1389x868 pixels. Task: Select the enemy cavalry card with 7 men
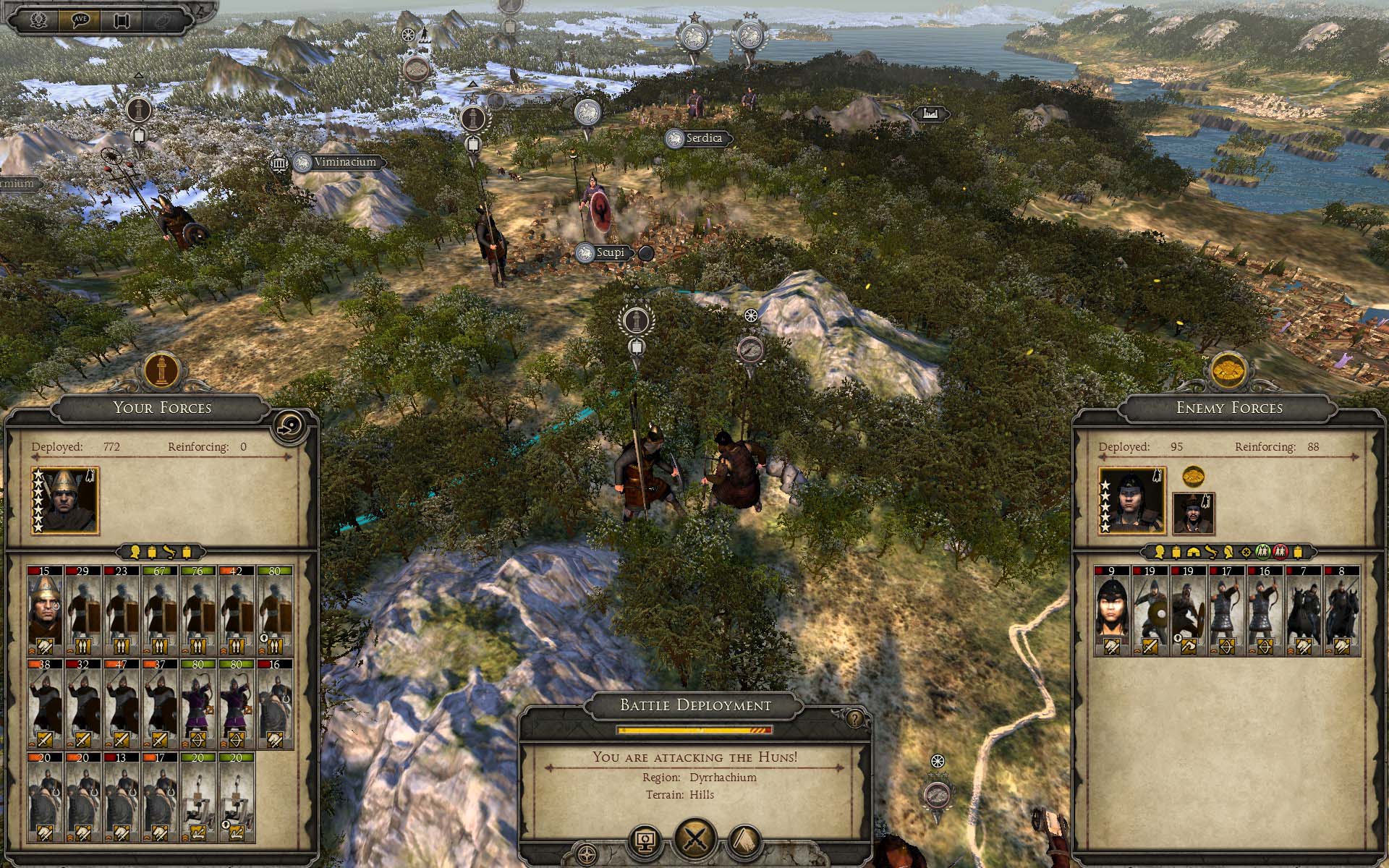point(1304,611)
